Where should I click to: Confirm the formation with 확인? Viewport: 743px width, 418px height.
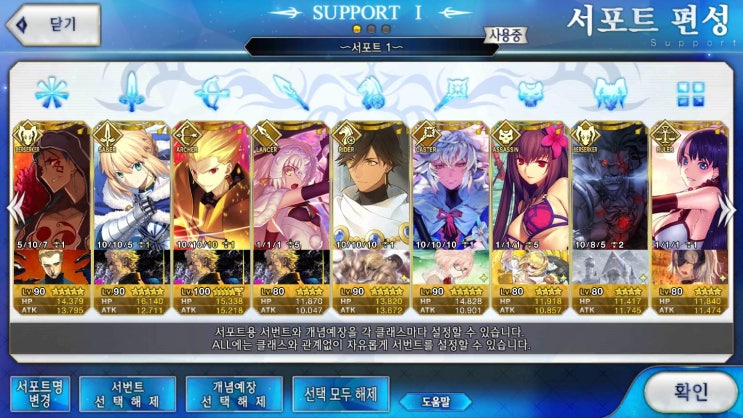690,388
